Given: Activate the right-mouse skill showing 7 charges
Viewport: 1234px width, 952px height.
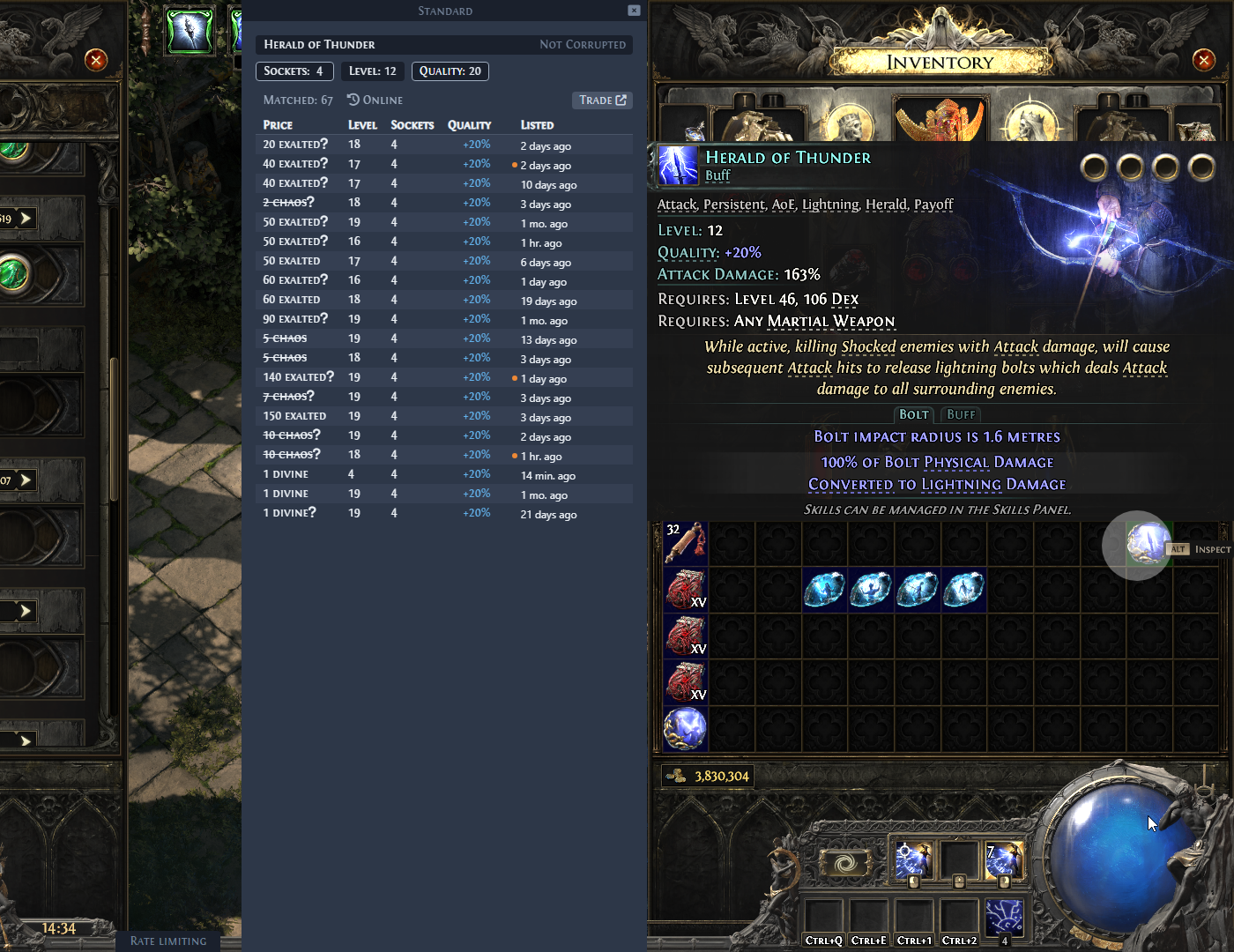Looking at the screenshot, I should pyautogui.click(x=1005, y=861).
